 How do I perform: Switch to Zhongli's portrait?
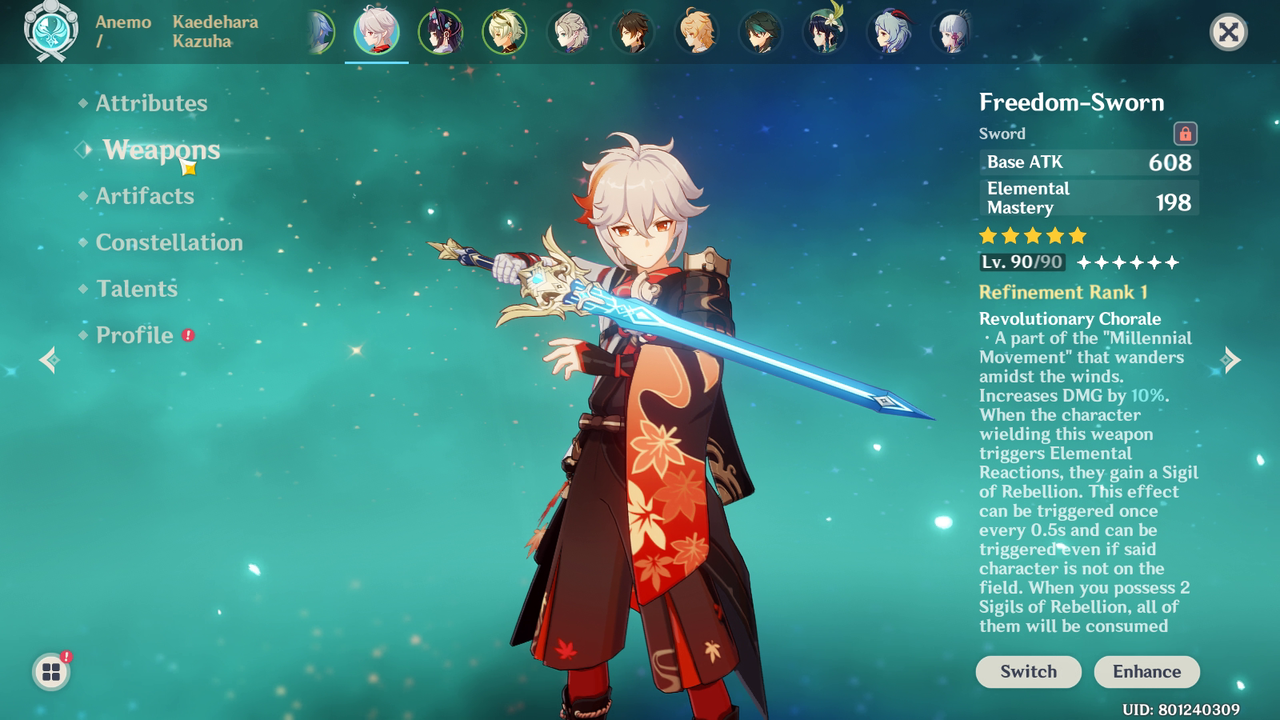tap(632, 32)
